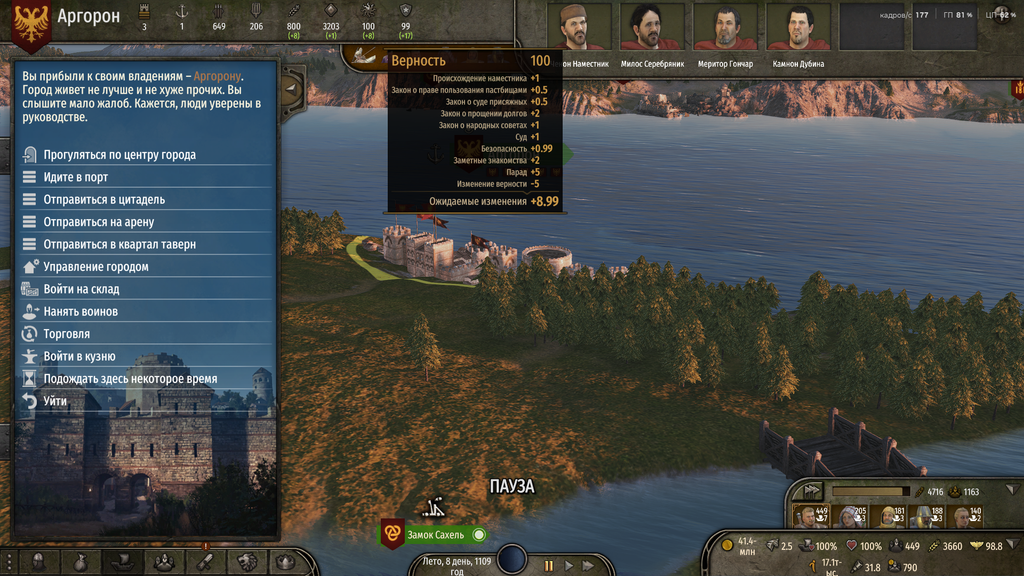
Task: Select 'Войти в кузню'
Action: pos(79,356)
